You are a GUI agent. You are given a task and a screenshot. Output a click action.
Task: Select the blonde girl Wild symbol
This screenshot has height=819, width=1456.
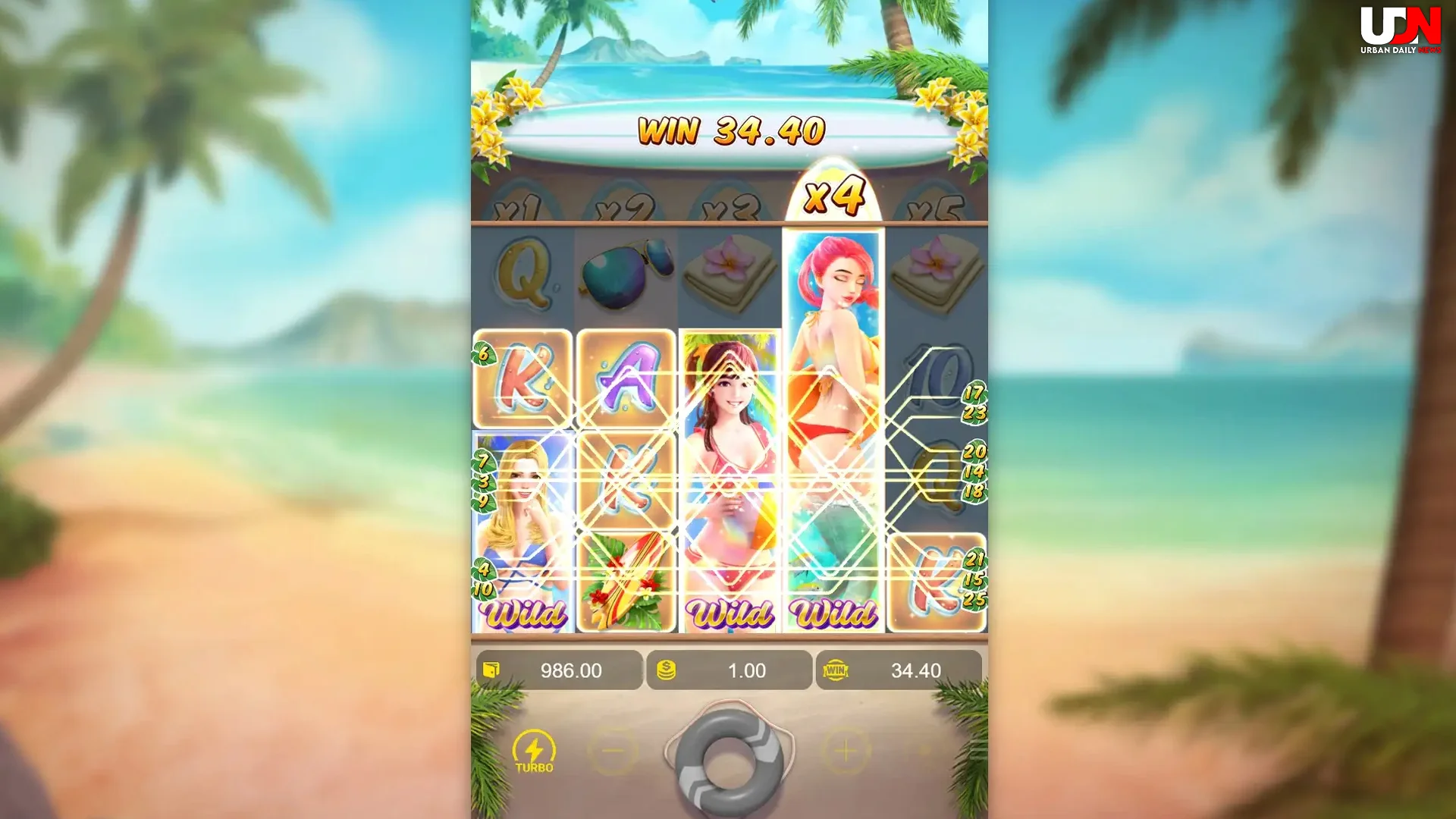pyautogui.click(x=523, y=523)
